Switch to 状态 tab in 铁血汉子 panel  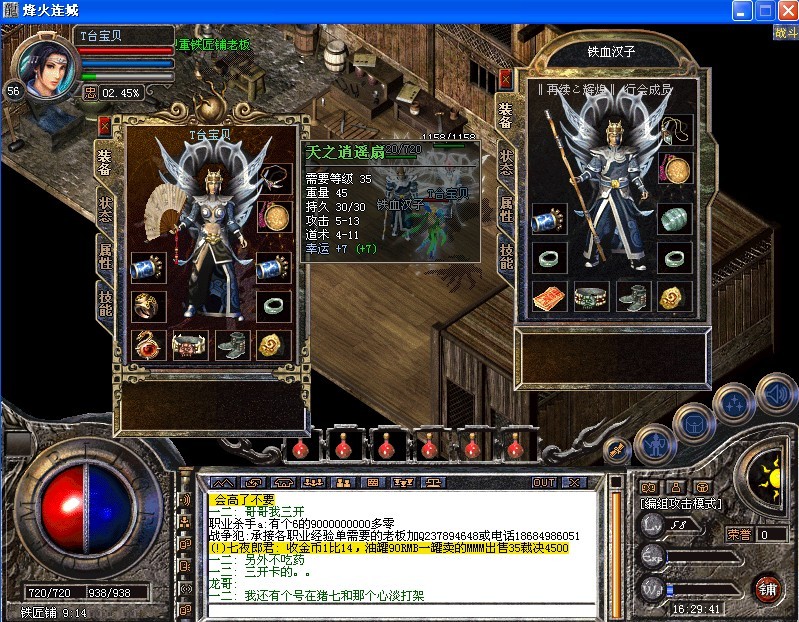point(507,162)
